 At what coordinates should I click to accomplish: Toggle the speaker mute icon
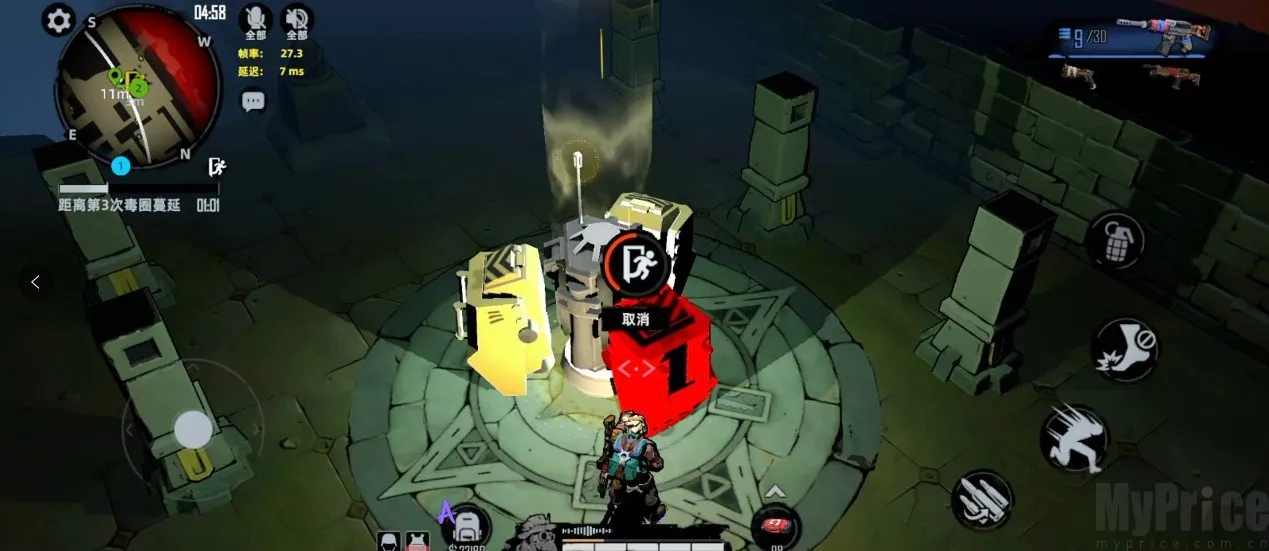[297, 19]
